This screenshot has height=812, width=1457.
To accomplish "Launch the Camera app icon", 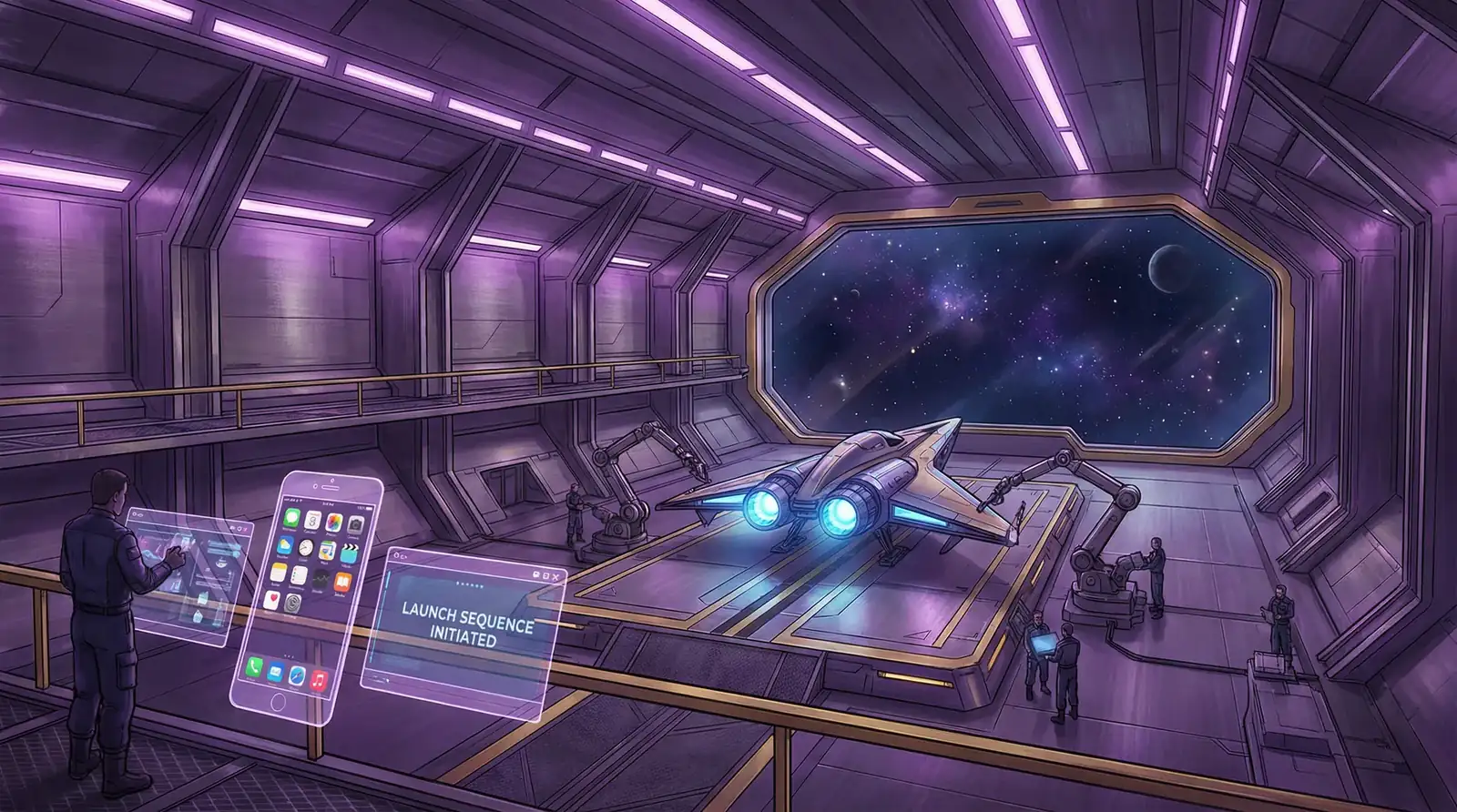I will 356,526.
